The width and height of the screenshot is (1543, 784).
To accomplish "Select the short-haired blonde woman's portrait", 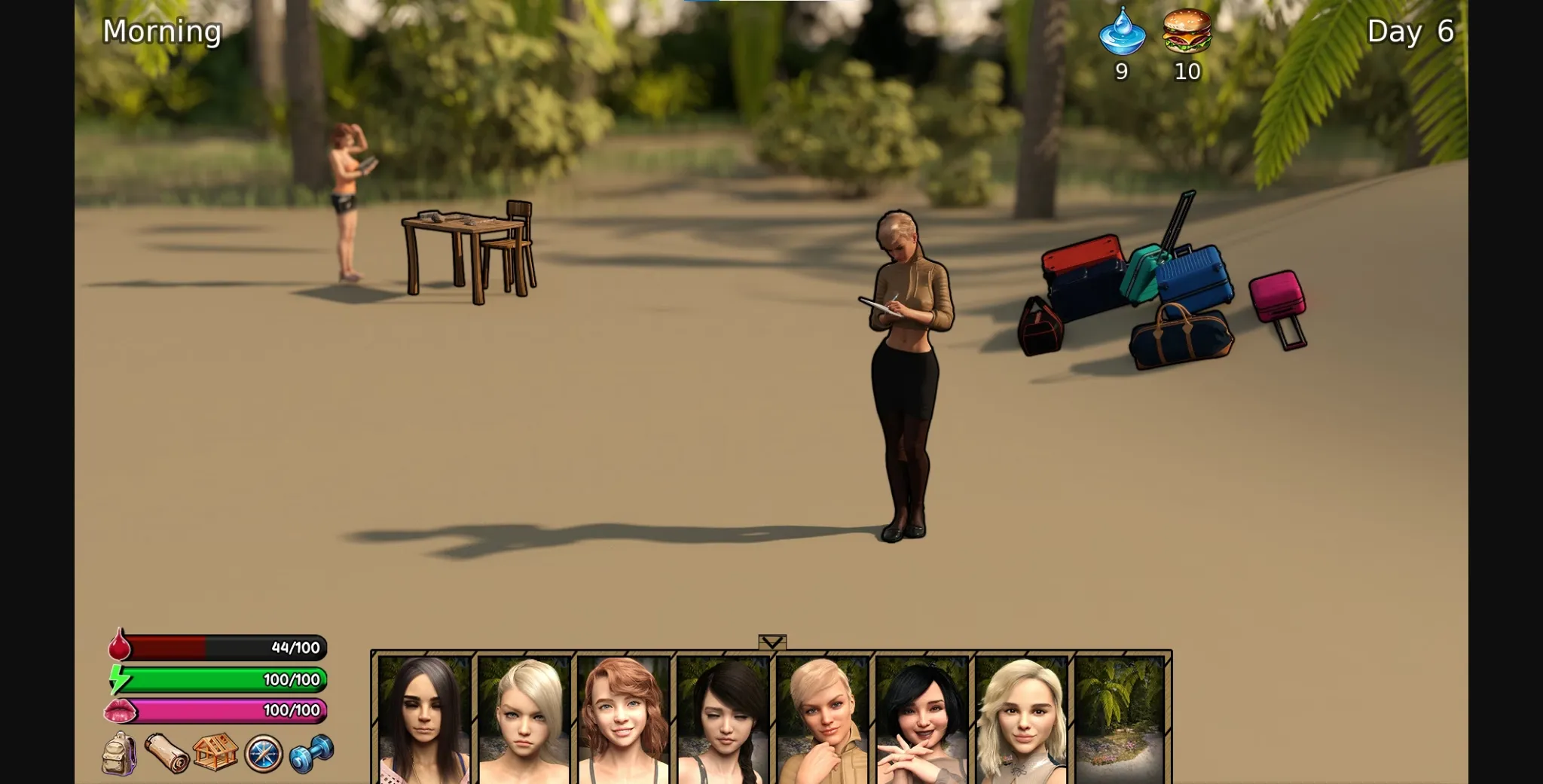I will (x=822, y=720).
